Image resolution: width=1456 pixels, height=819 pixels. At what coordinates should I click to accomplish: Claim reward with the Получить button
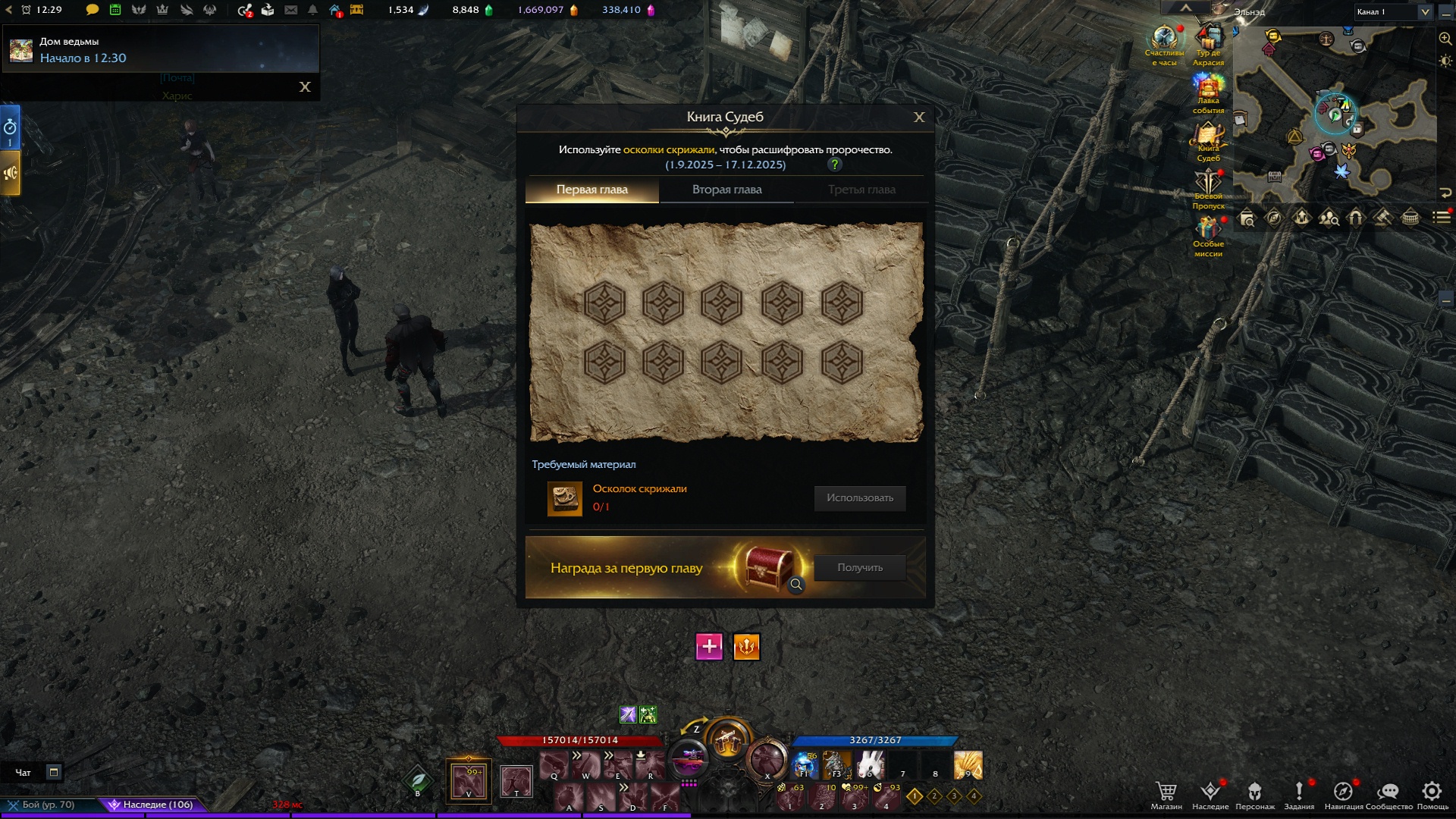860,568
